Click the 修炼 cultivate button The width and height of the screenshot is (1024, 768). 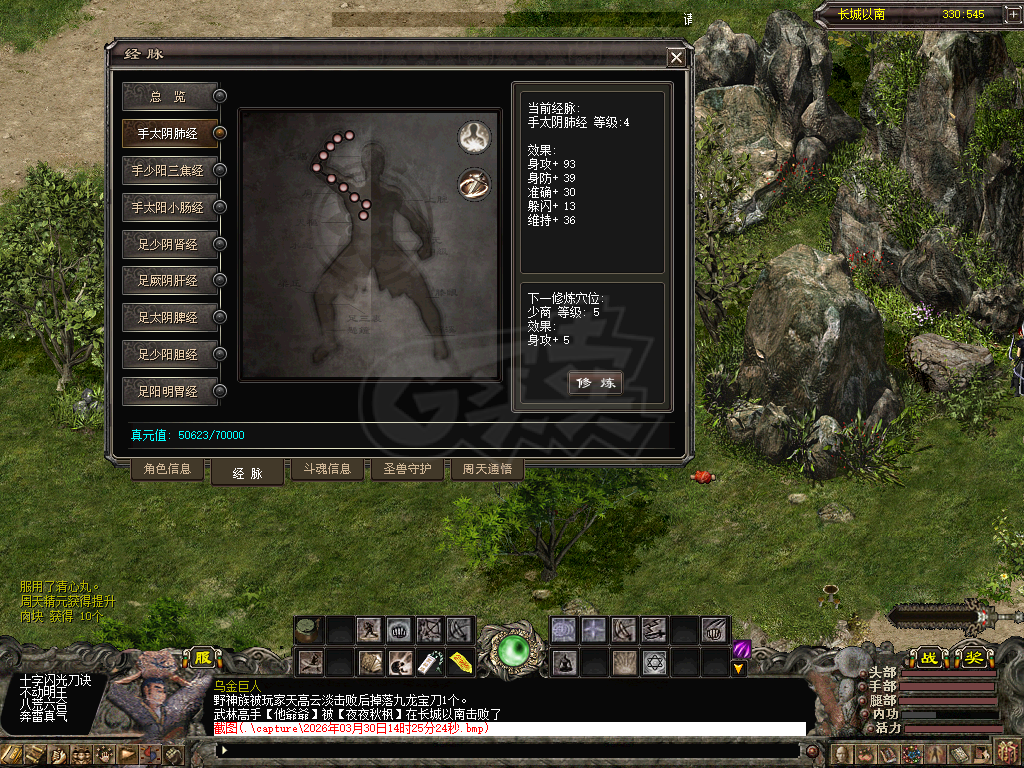click(596, 383)
